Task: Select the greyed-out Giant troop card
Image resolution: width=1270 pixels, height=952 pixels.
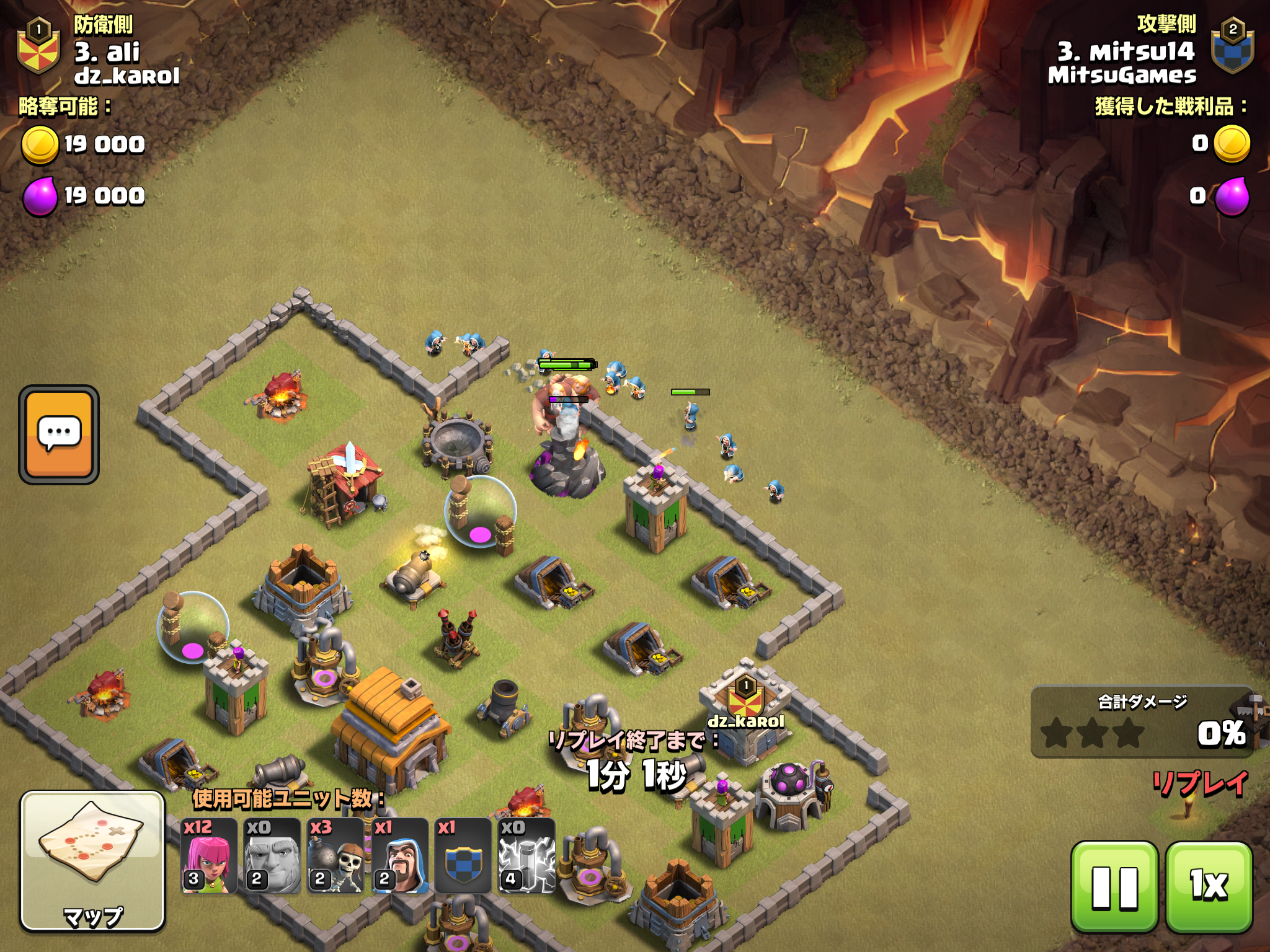Action: click(272, 857)
